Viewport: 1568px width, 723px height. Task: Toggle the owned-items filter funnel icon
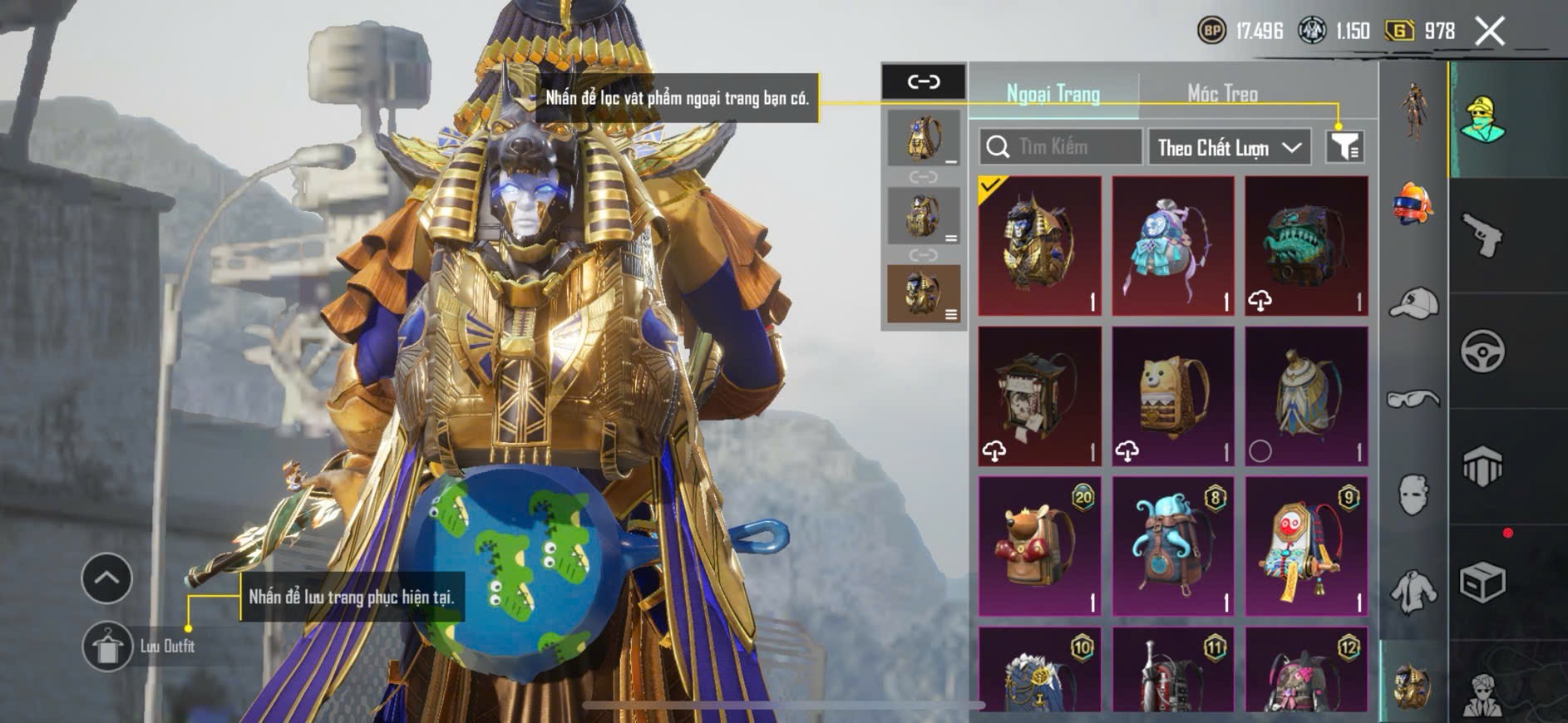[1344, 146]
